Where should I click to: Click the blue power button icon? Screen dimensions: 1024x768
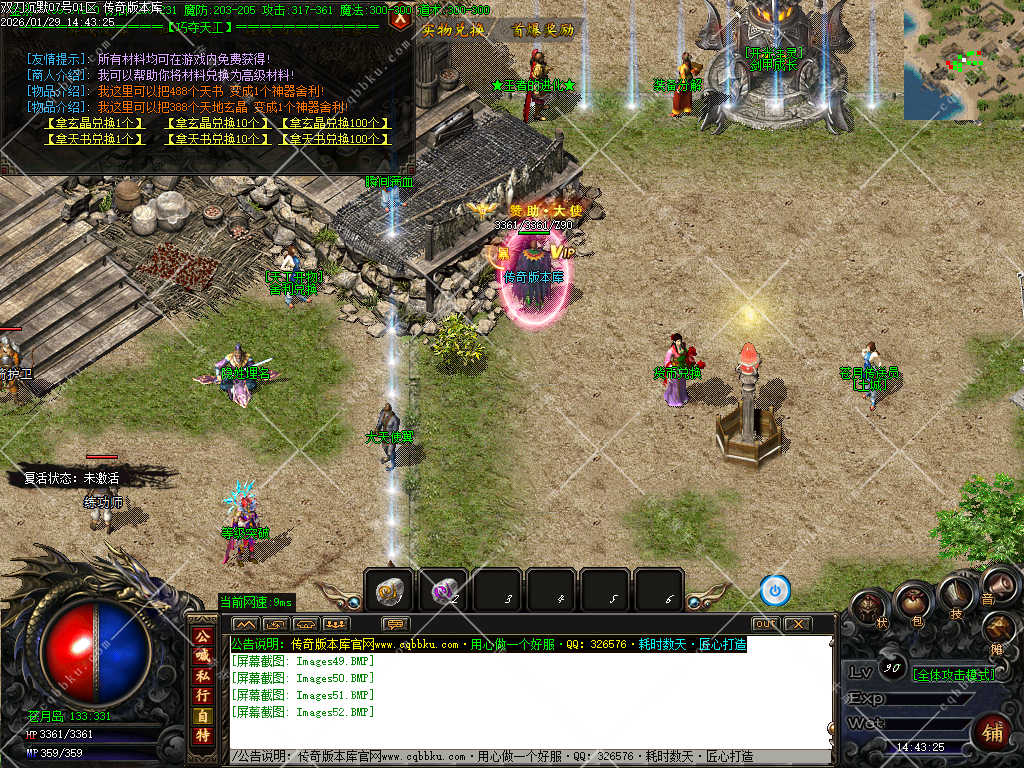pos(775,591)
